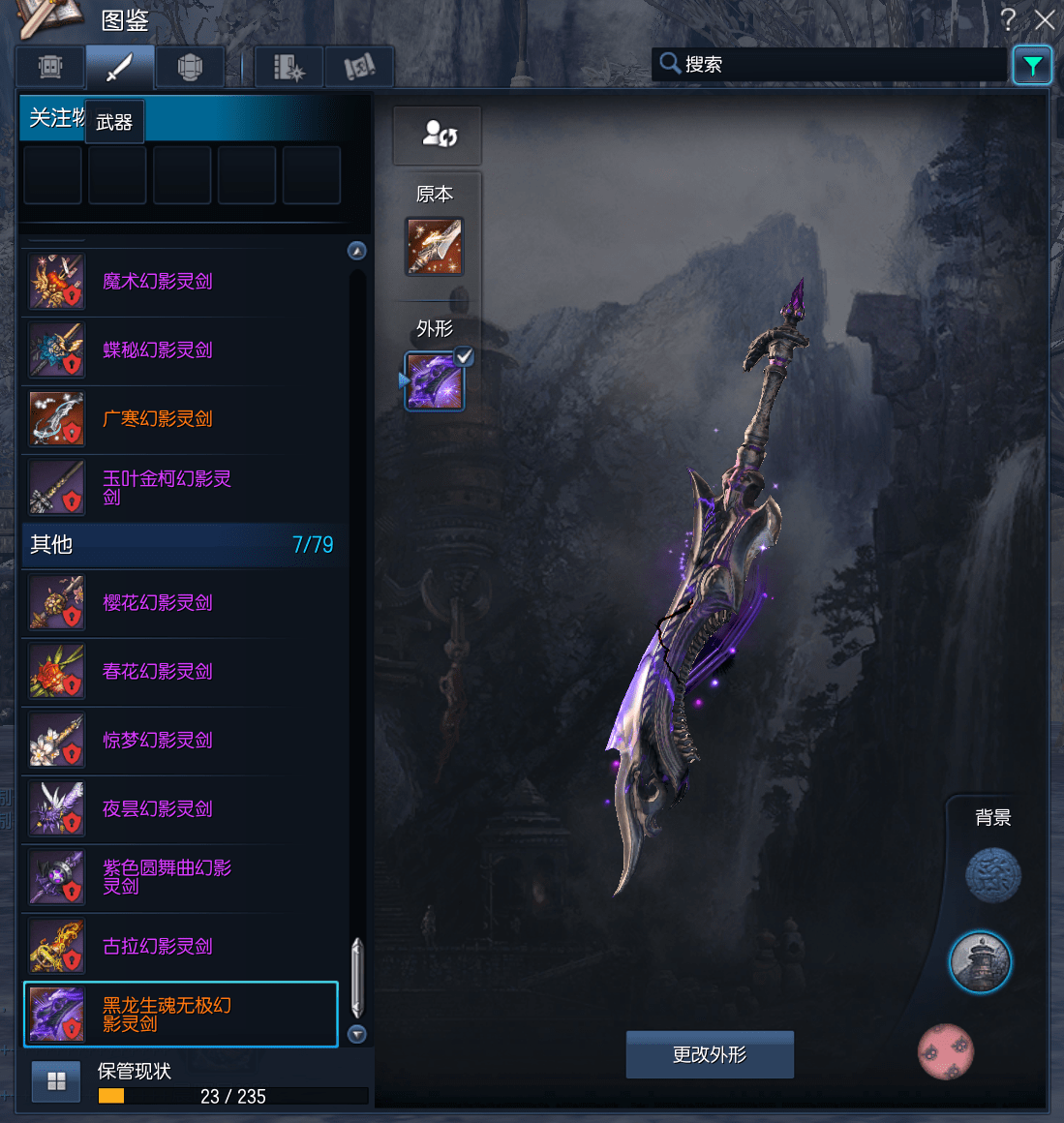
Task: Click the 更改外形 button
Action: (x=710, y=1054)
